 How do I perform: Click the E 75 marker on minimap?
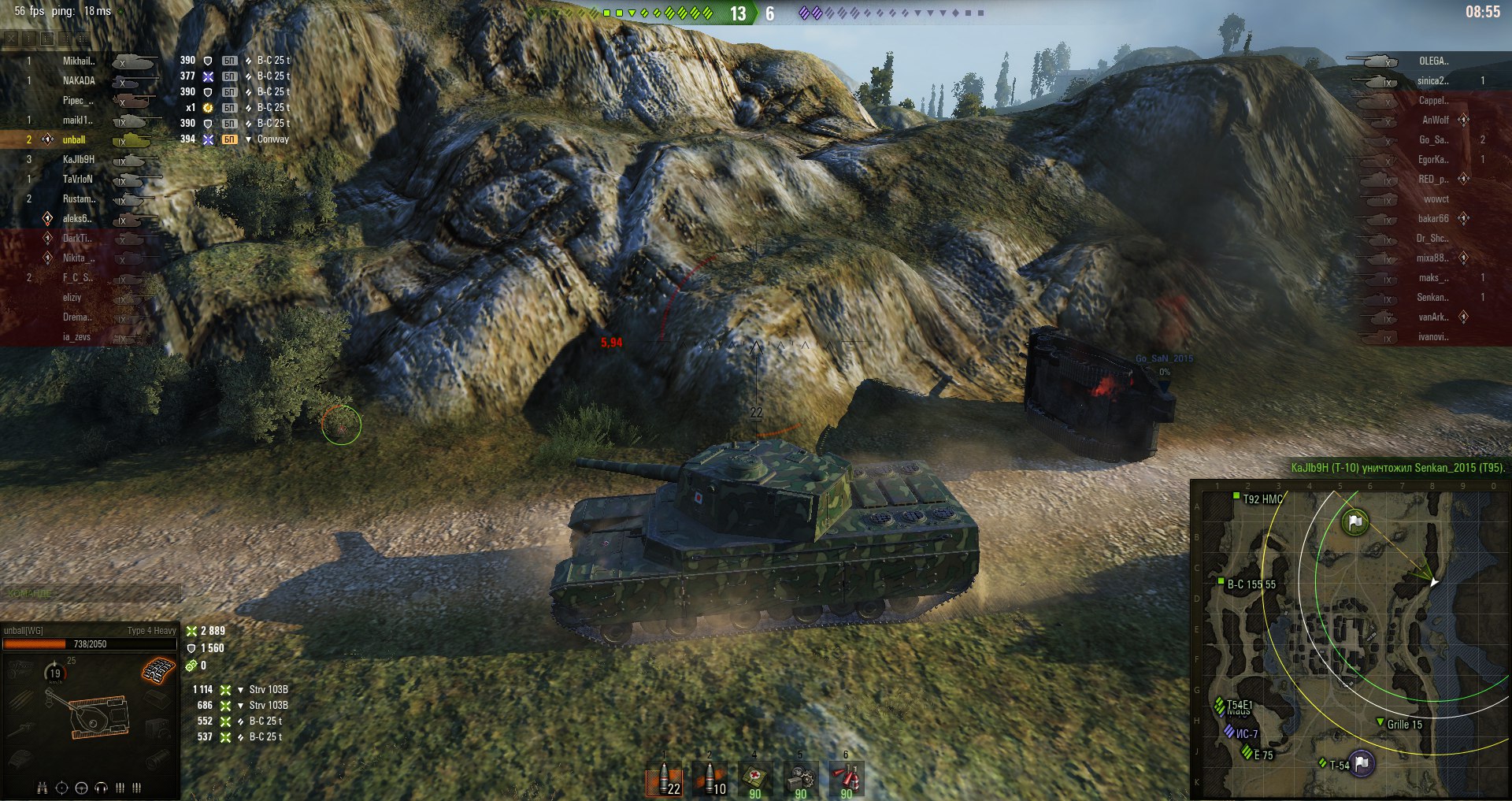[1247, 753]
